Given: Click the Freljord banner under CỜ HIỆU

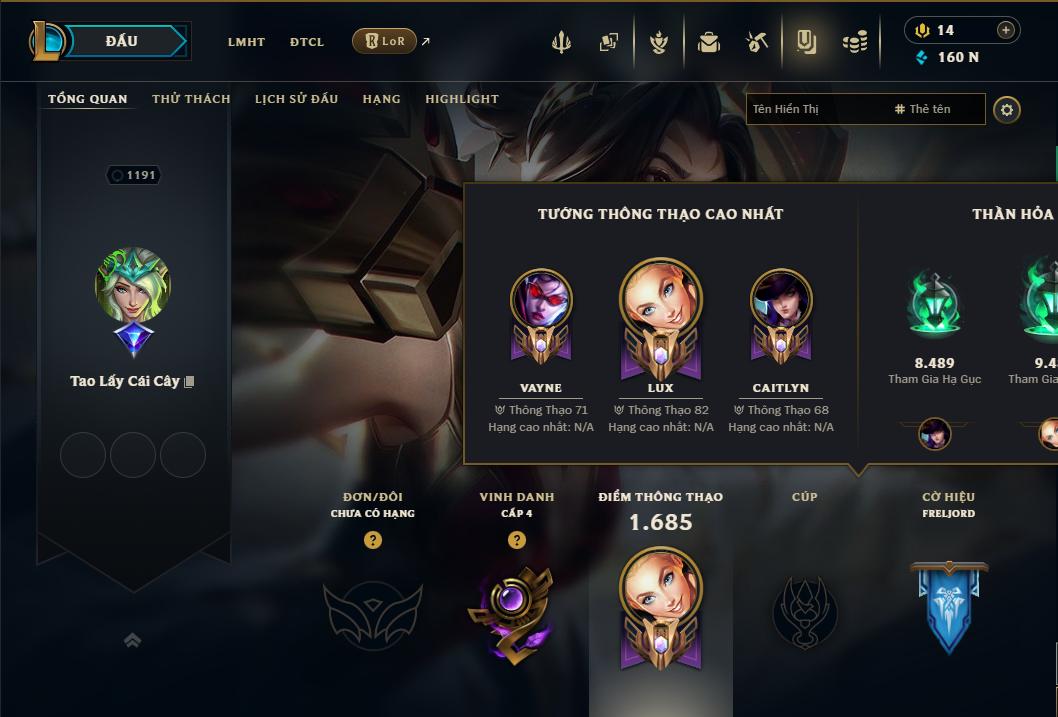Looking at the screenshot, I should coord(948,606).
